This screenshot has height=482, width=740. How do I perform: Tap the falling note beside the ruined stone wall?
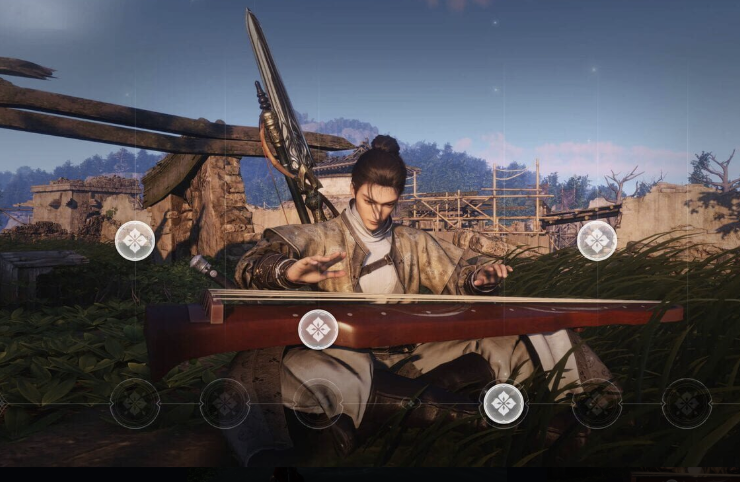click(x=135, y=241)
